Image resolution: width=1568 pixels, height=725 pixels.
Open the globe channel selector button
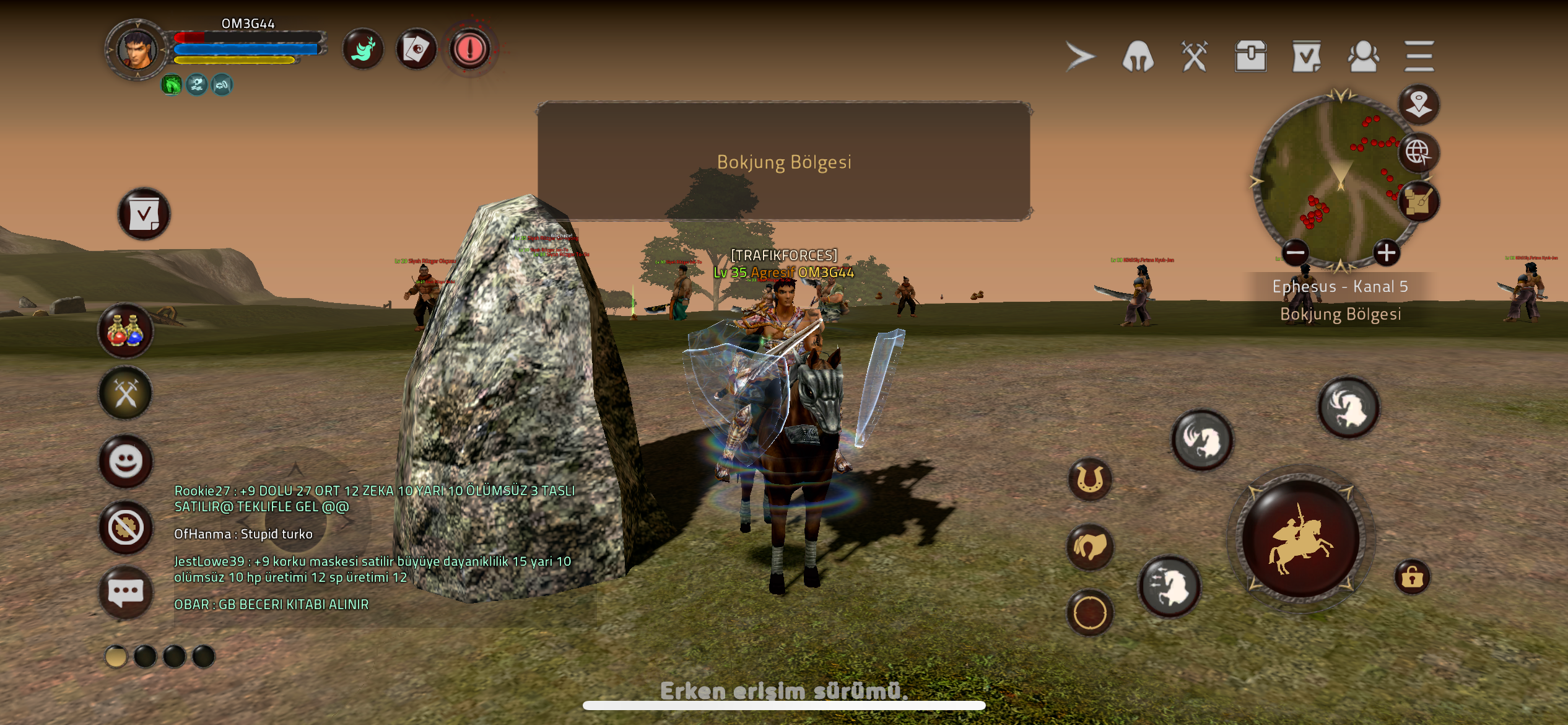click(x=1418, y=152)
